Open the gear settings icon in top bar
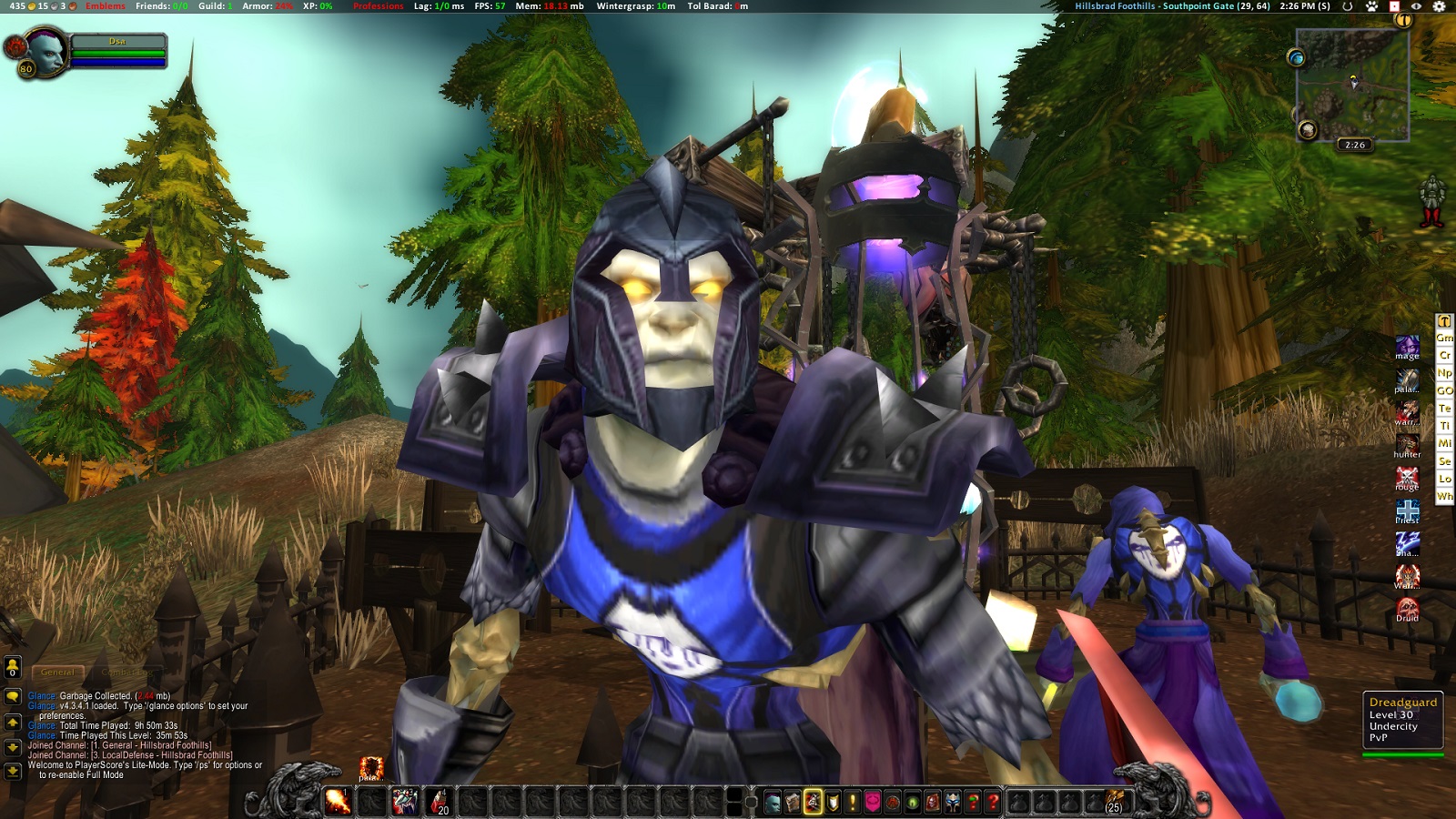The image size is (1456, 819). pos(1439,6)
